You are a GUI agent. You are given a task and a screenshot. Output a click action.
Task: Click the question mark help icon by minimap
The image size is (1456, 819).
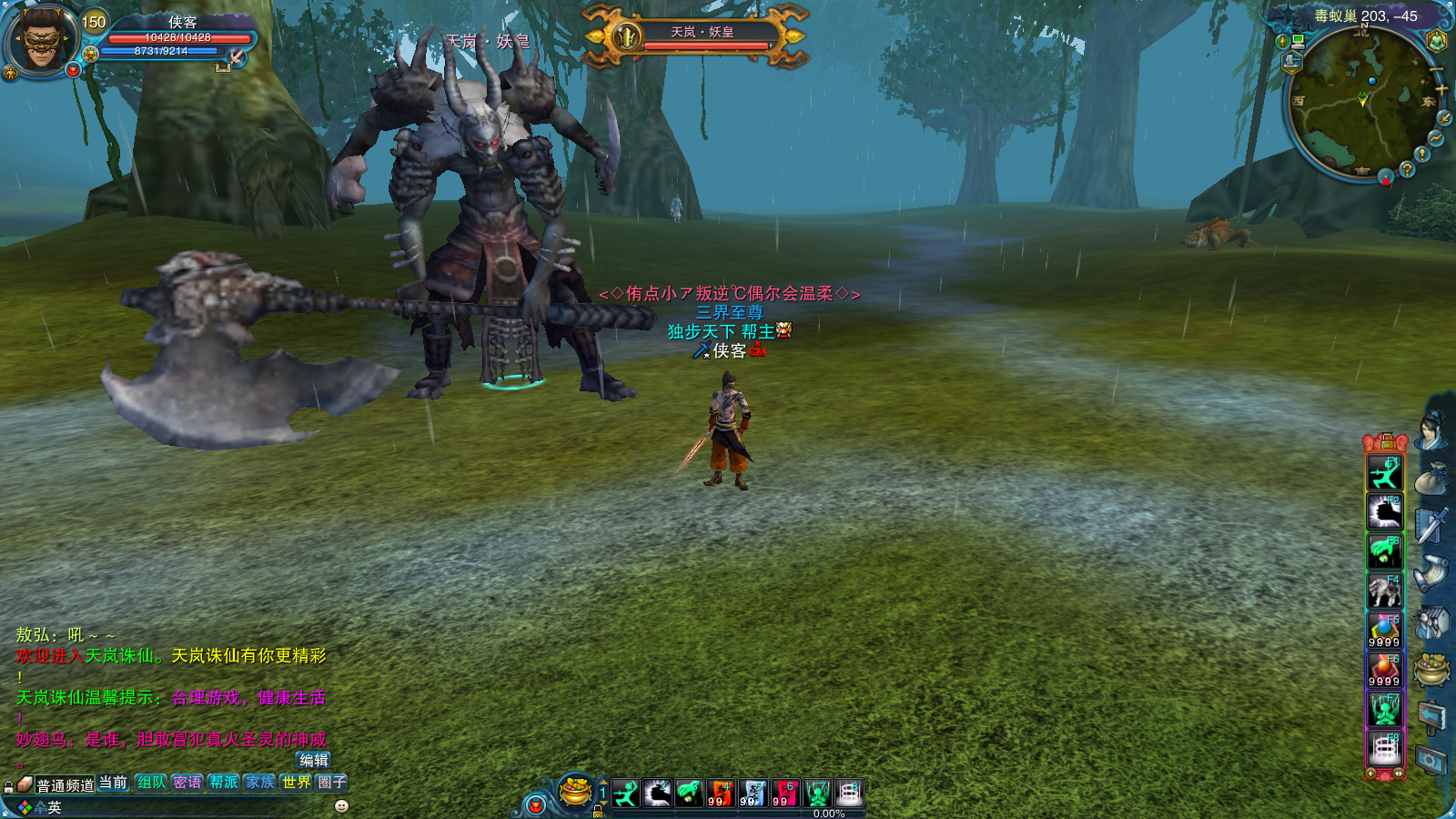click(x=1407, y=169)
